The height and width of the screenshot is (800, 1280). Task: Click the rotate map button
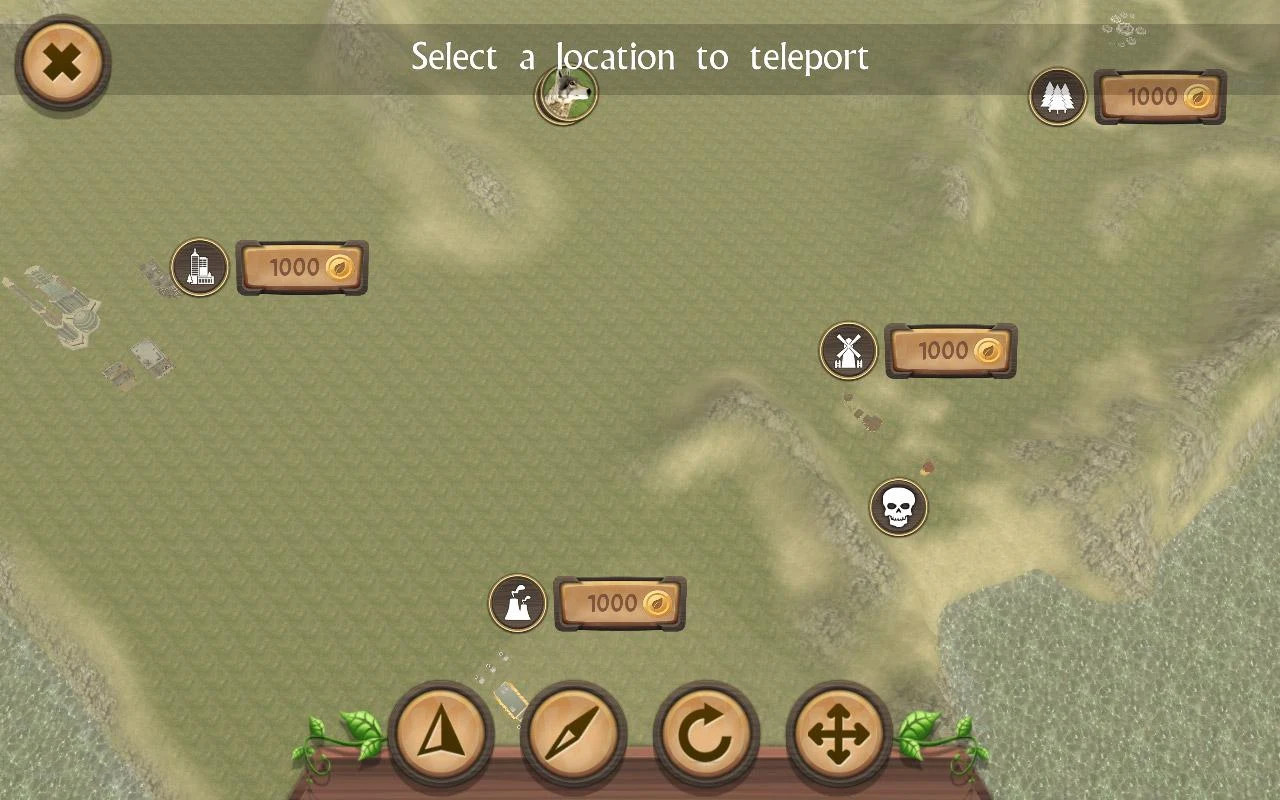(706, 735)
